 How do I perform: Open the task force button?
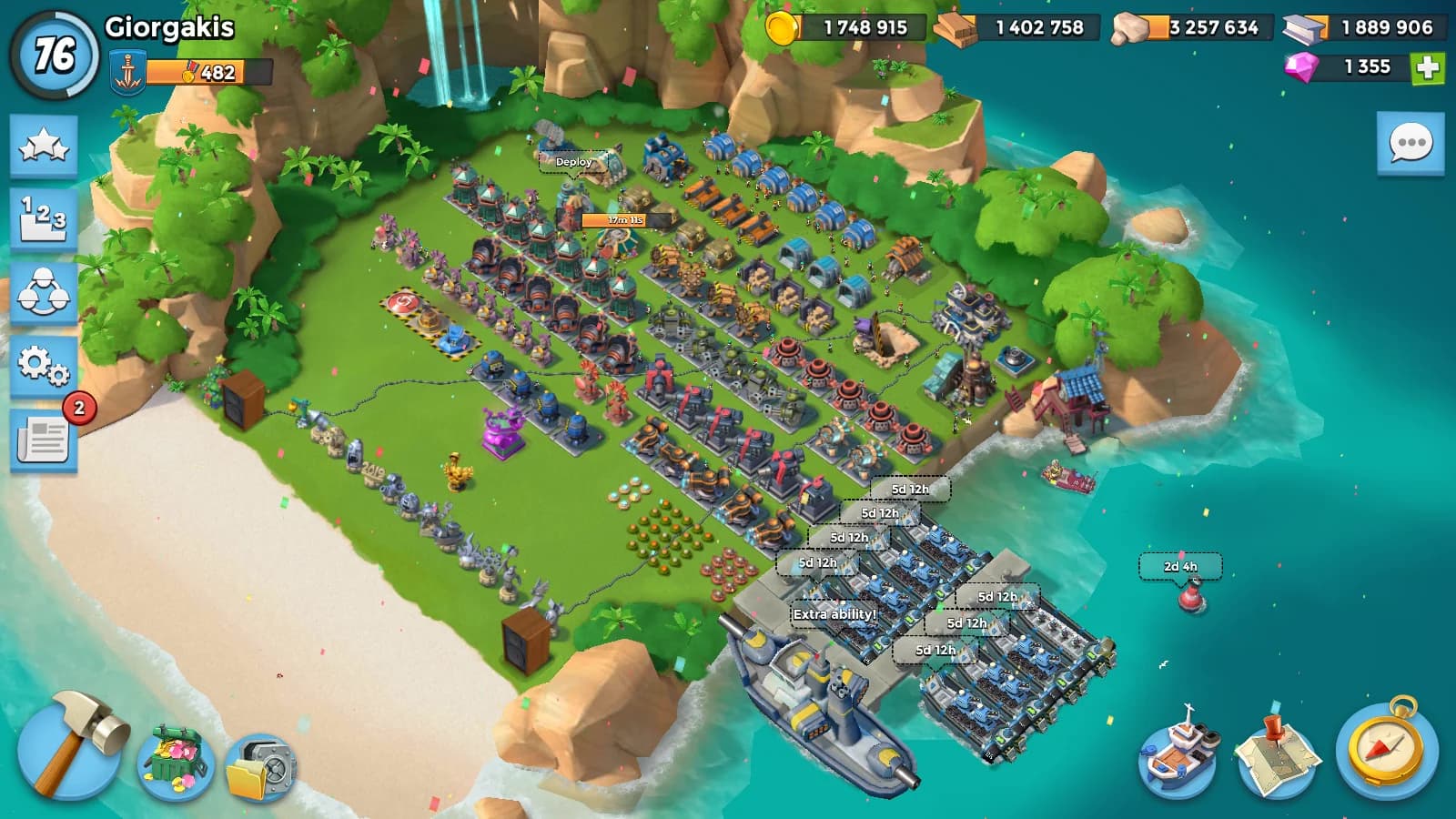44,293
